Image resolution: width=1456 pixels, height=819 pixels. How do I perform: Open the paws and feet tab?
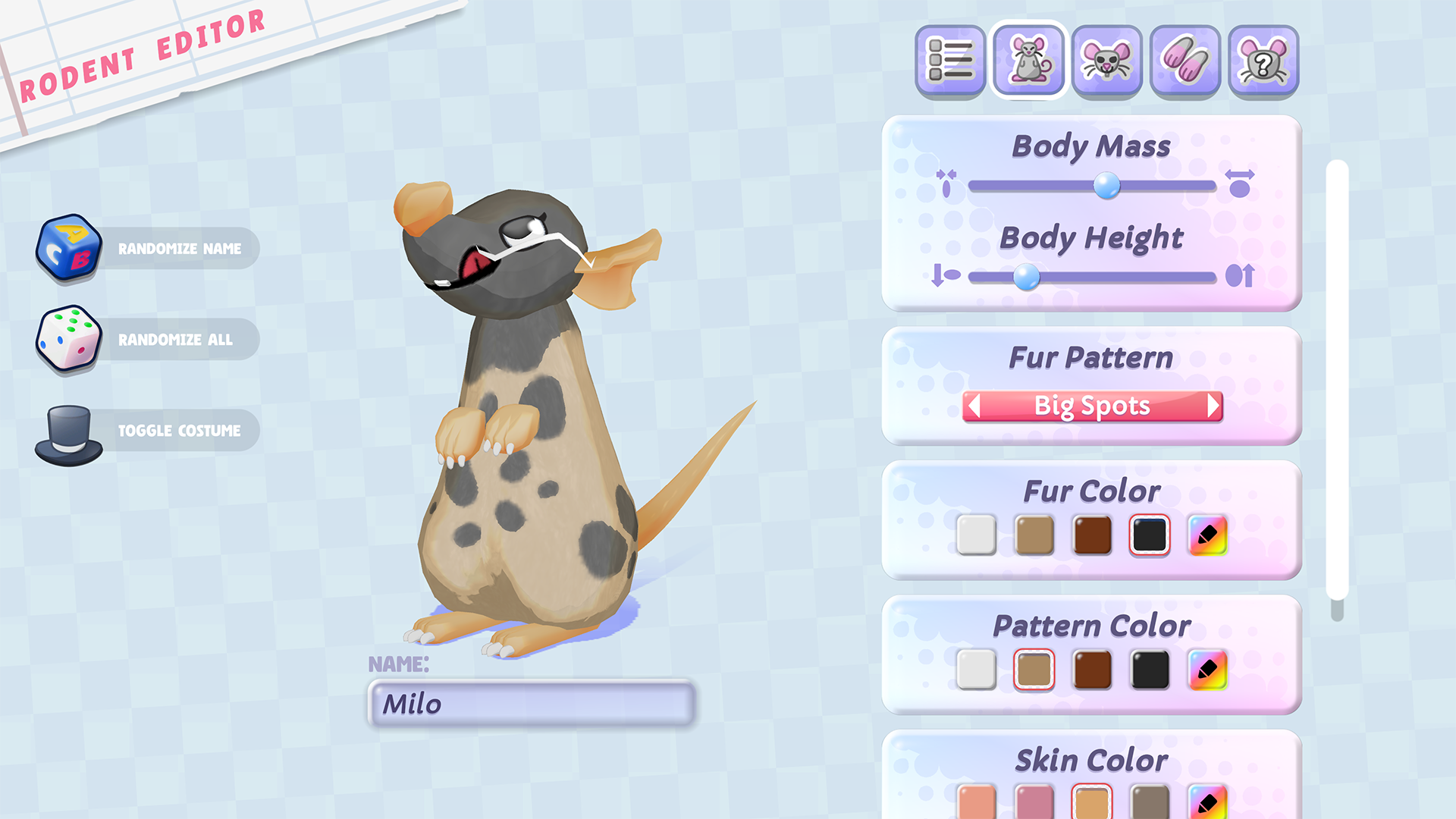coord(1185,61)
